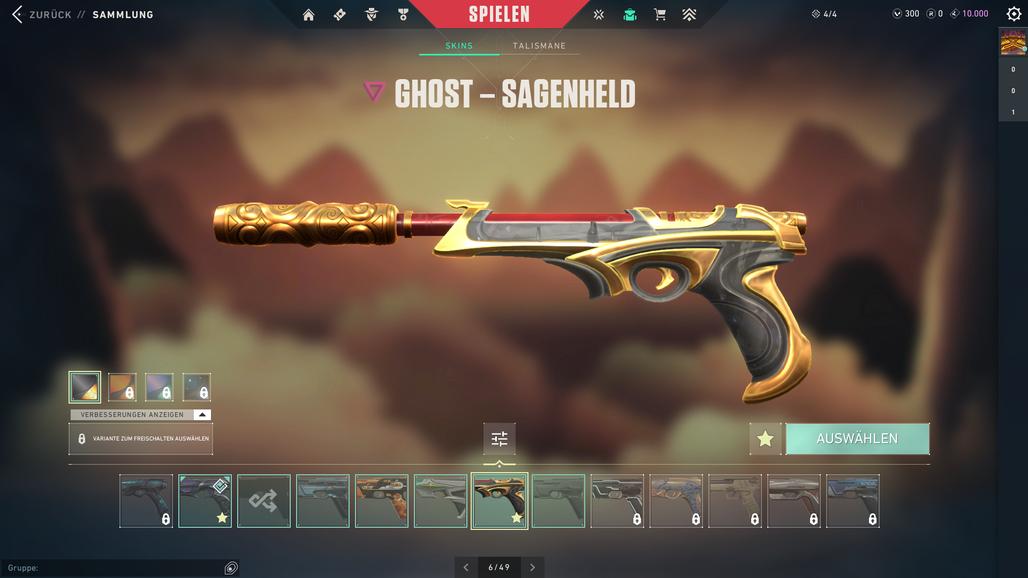Choose the first unlocked gold variant swatch
Screen dimensions: 1028x578
coord(85,387)
